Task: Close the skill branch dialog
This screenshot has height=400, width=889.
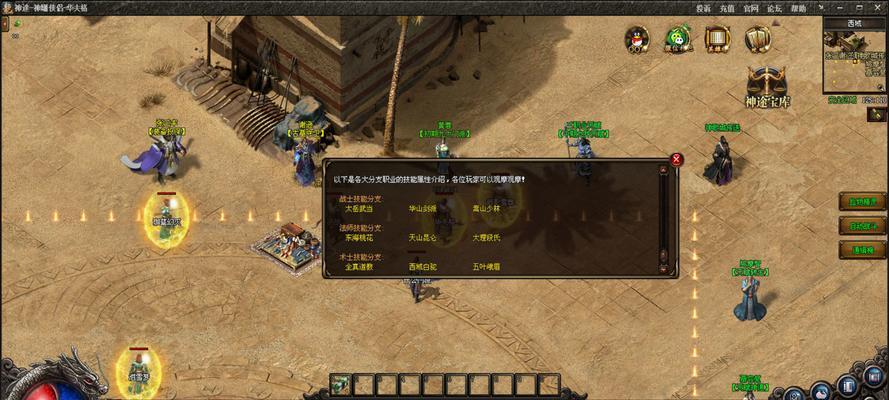Action: [x=677, y=159]
